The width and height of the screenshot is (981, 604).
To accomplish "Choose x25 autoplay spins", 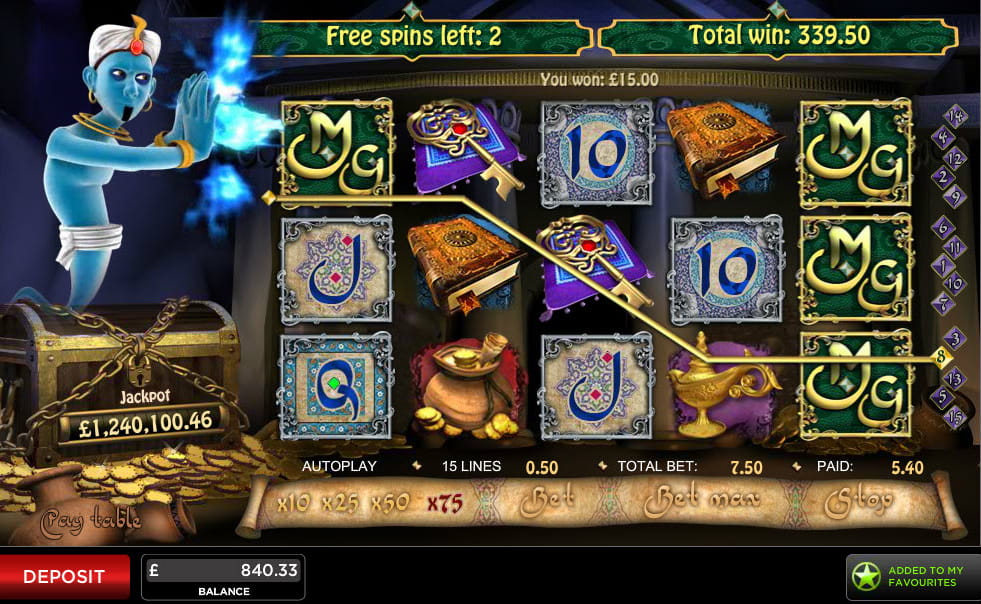I will pos(341,502).
